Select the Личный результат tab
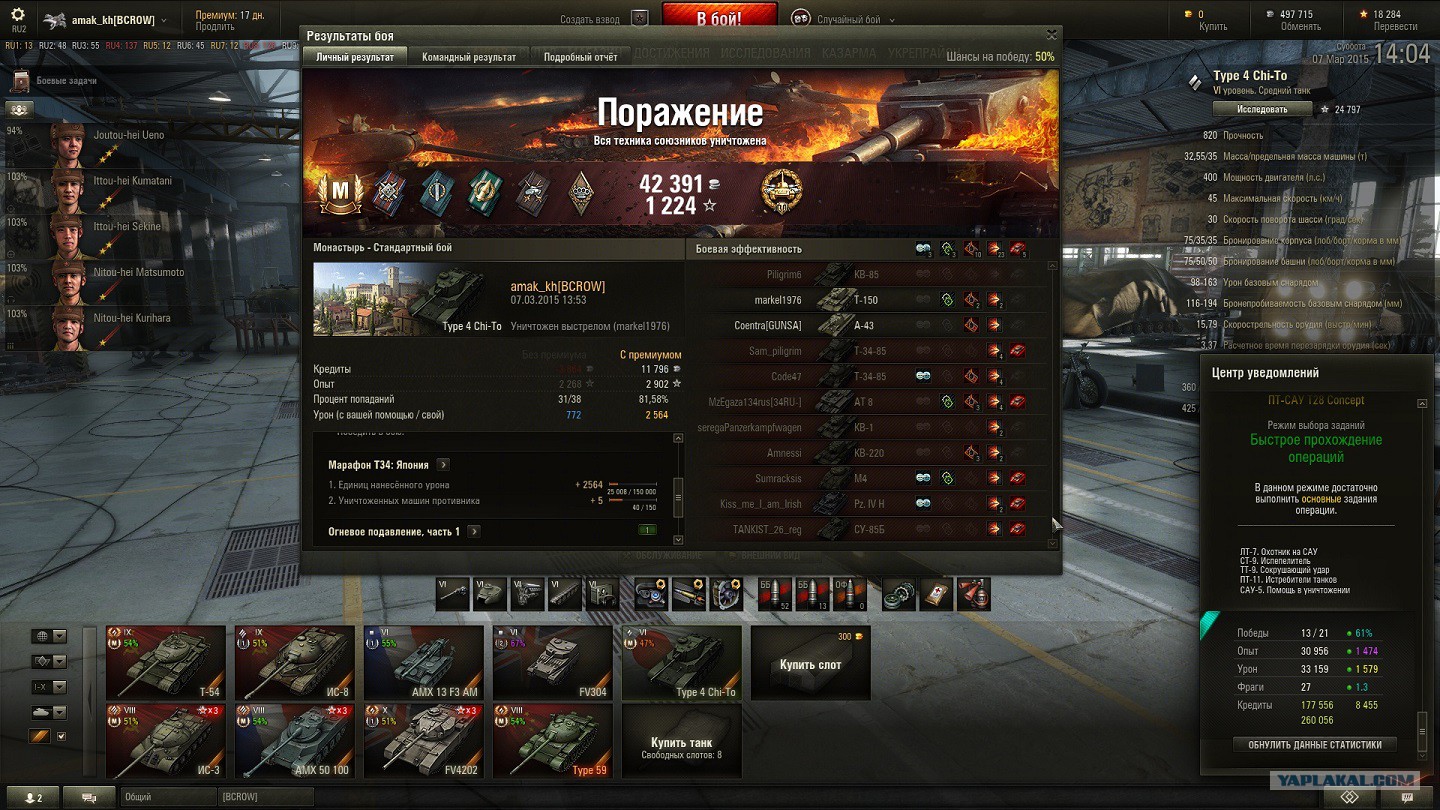The width and height of the screenshot is (1440, 810). click(355, 57)
